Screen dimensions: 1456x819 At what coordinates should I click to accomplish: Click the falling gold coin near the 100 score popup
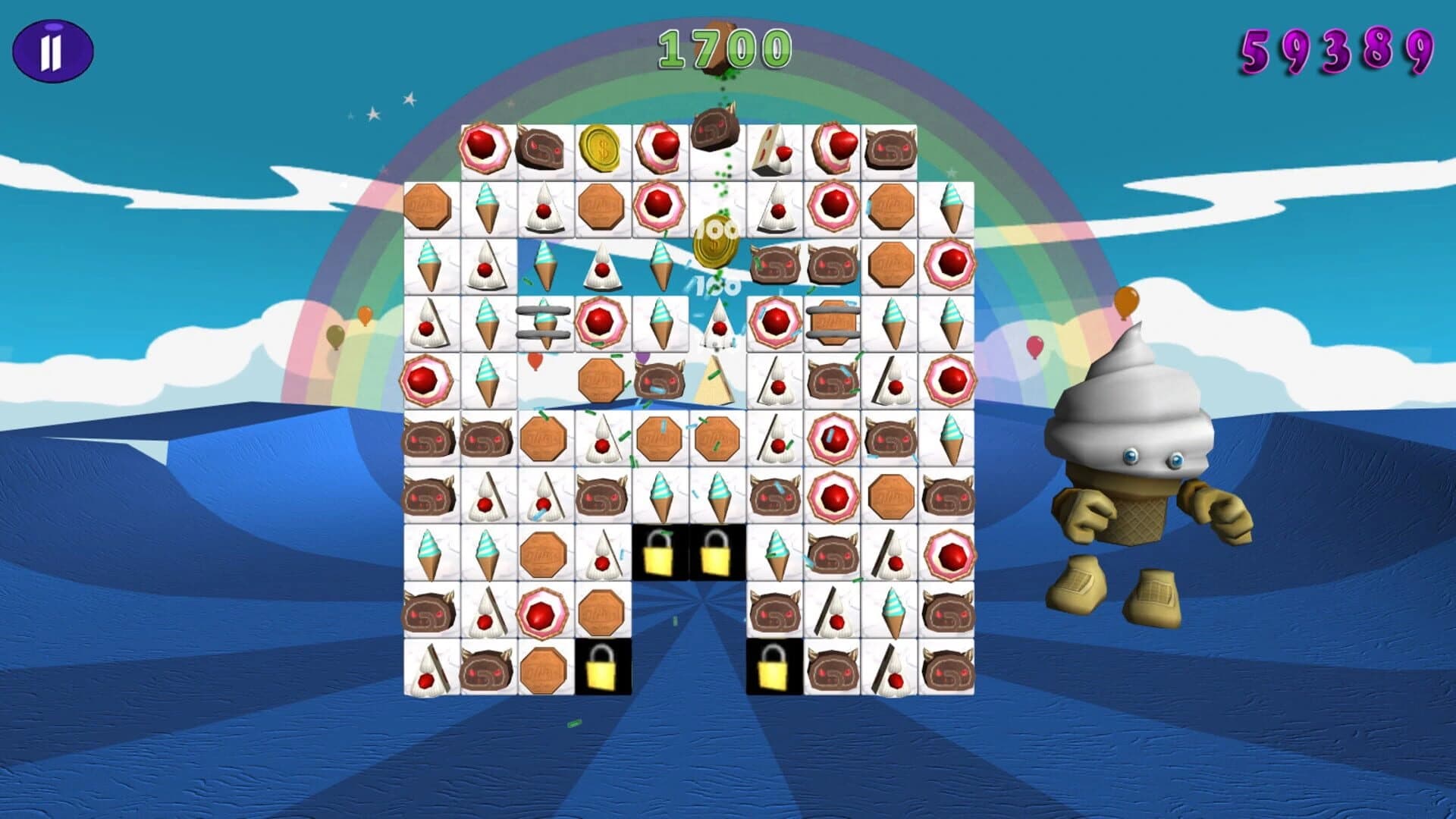[x=716, y=239]
